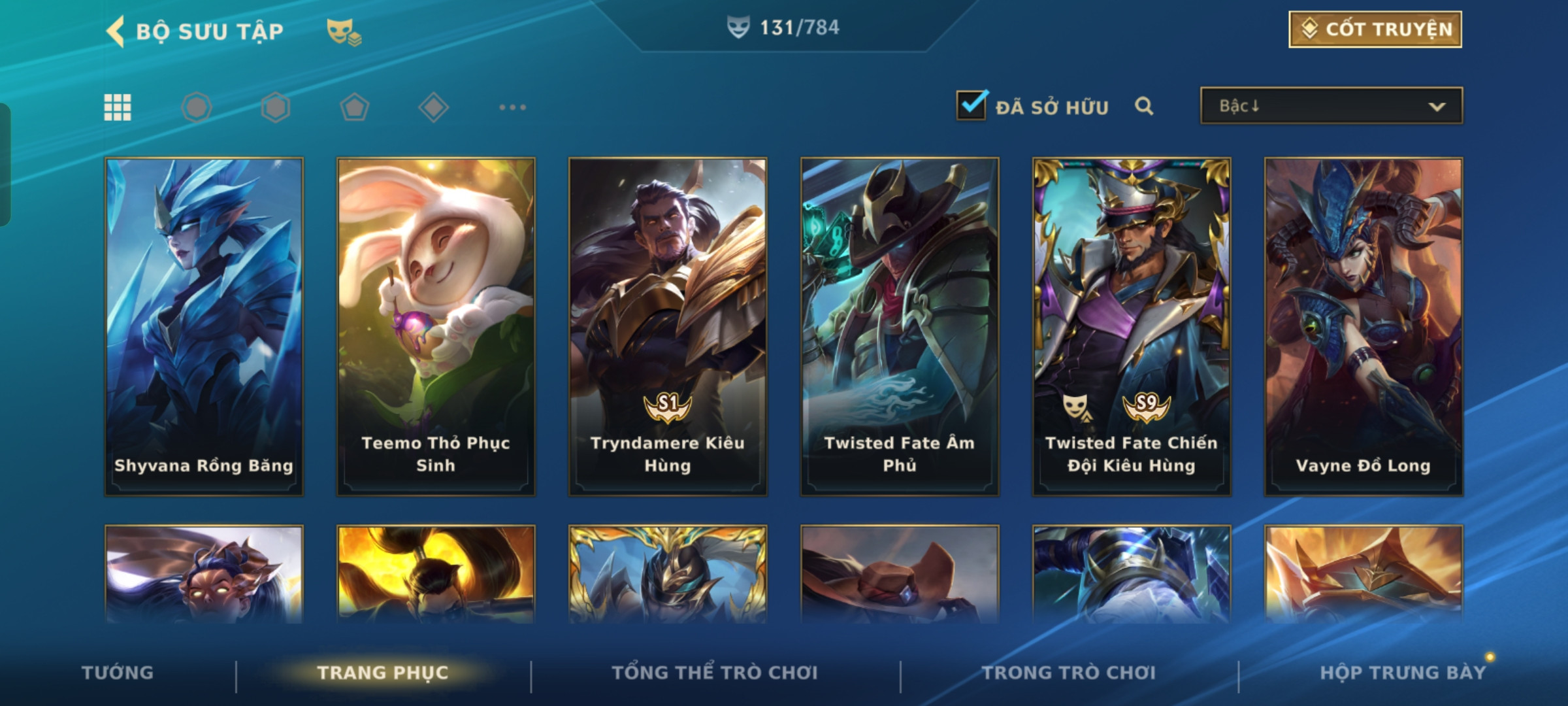View Tryndamere Kiêu Hùng skin card
The width and height of the screenshot is (1568, 706).
pyautogui.click(x=668, y=326)
